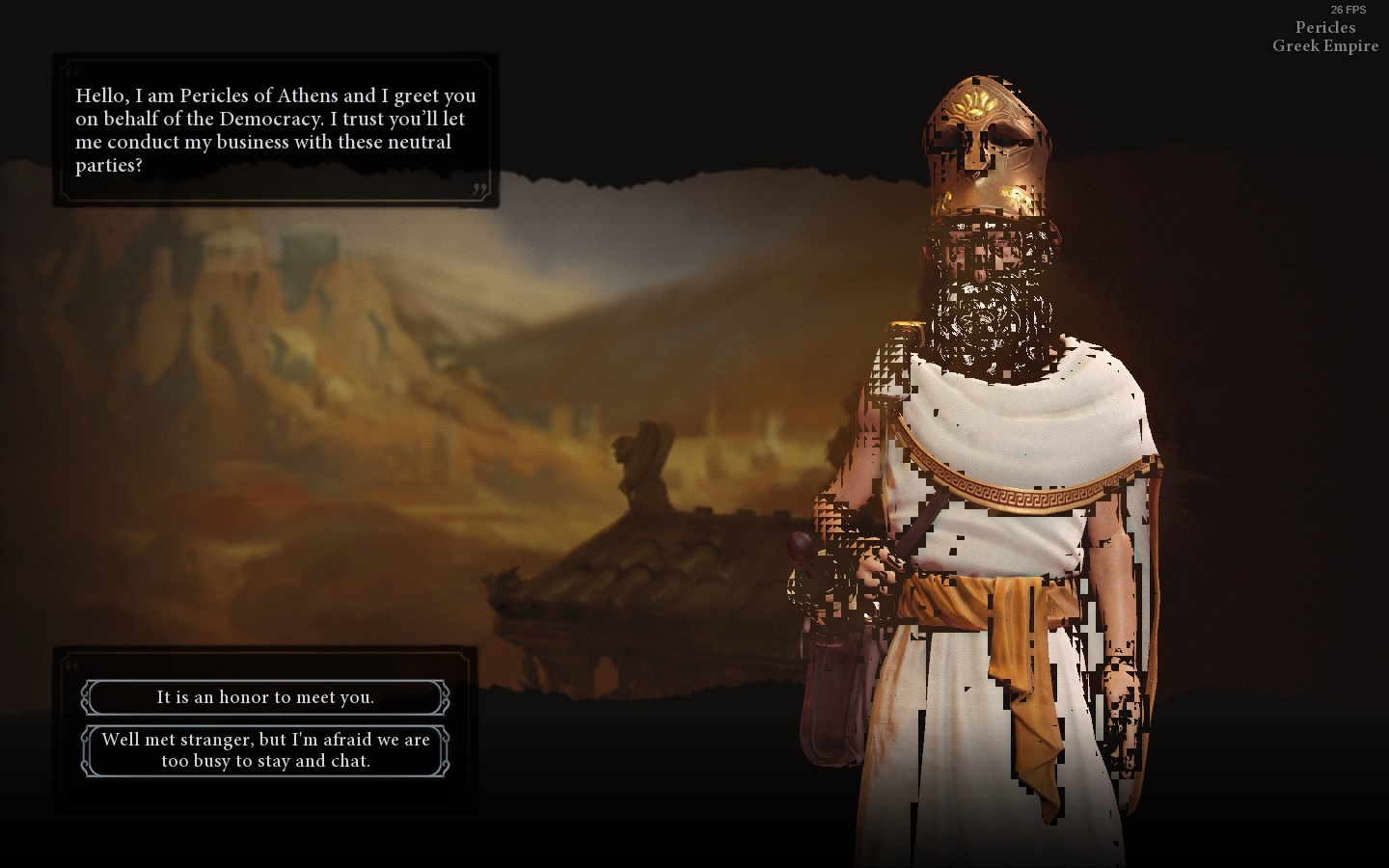
Task: Reply "Well met stranger" too busy to chat
Action: [x=265, y=750]
